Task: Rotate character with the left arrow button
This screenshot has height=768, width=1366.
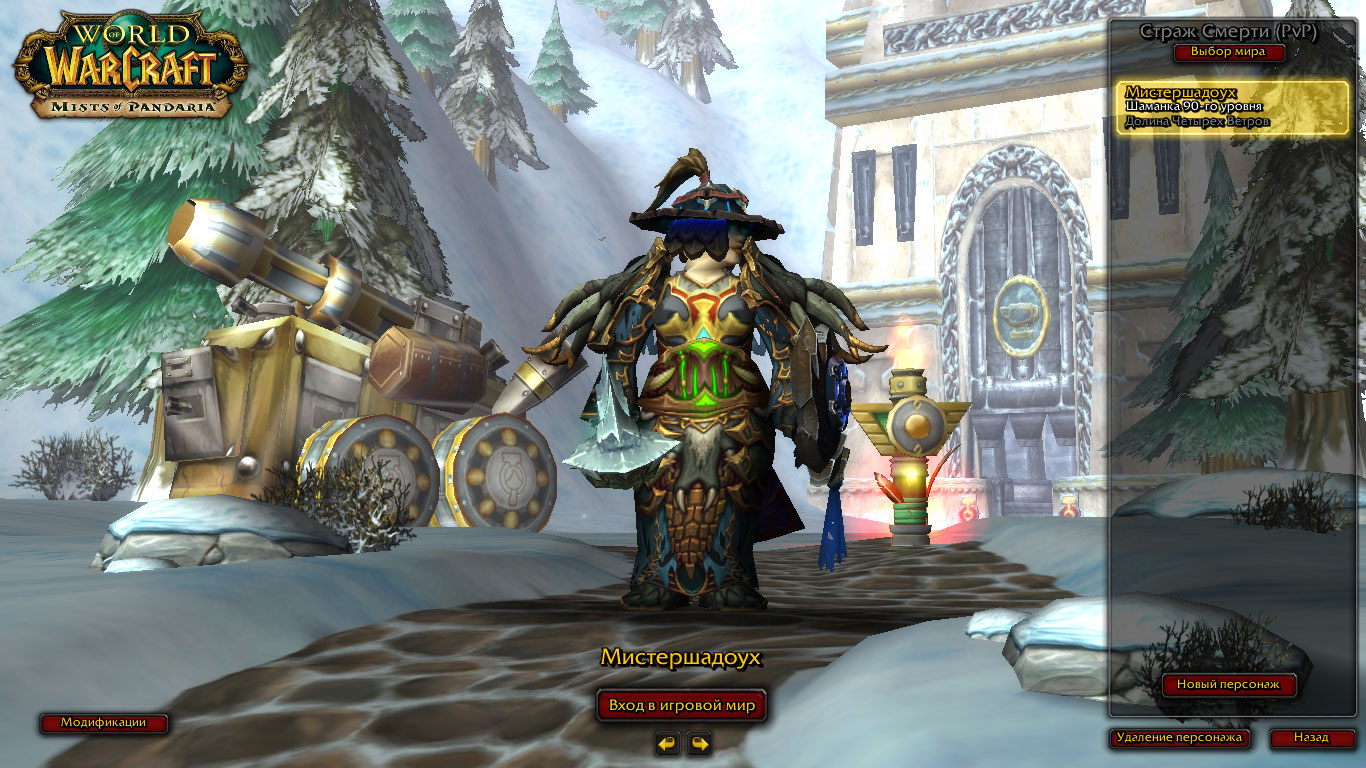Action: [668, 744]
